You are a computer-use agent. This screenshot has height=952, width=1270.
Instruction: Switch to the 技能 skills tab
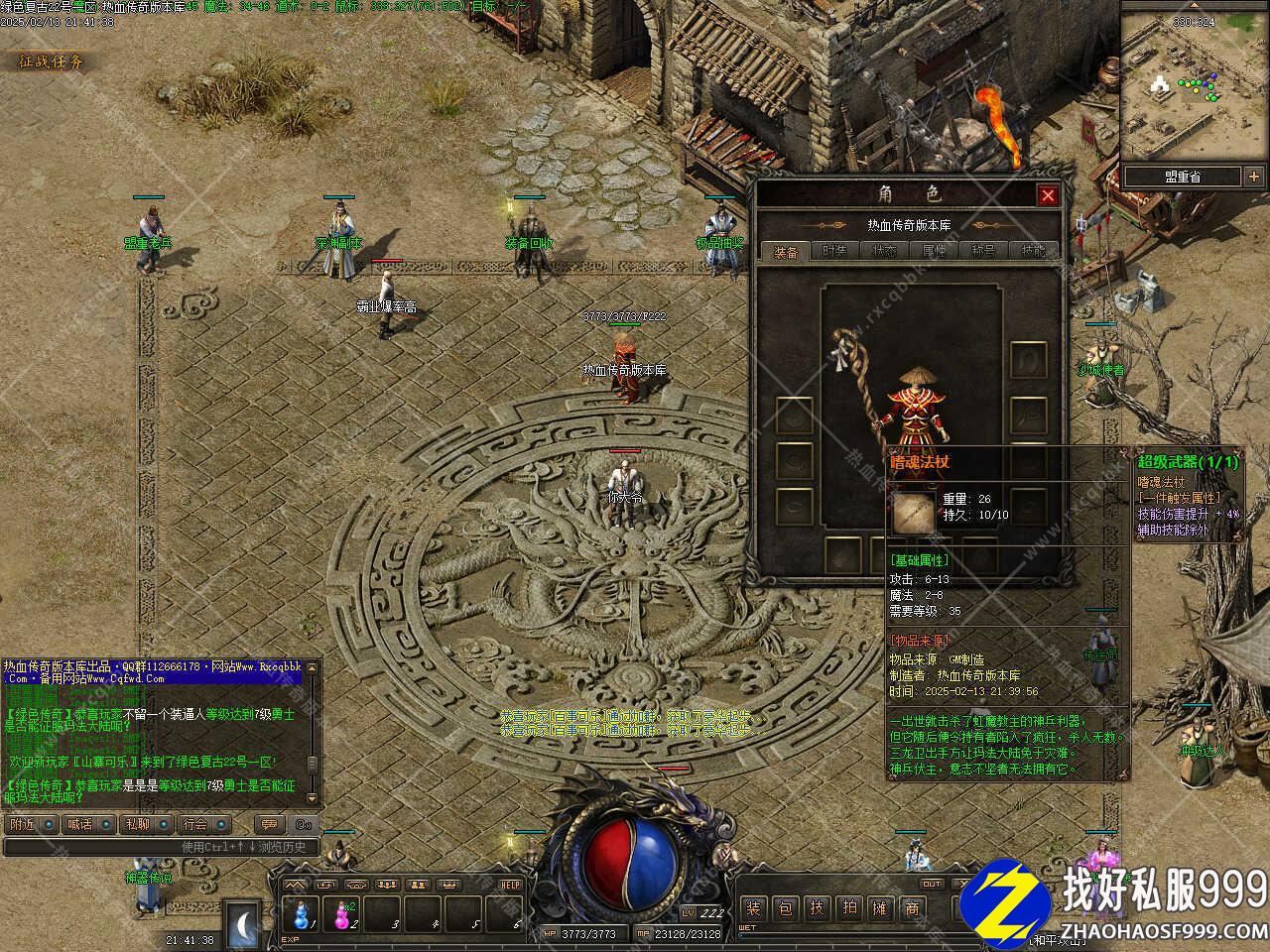[1033, 252]
